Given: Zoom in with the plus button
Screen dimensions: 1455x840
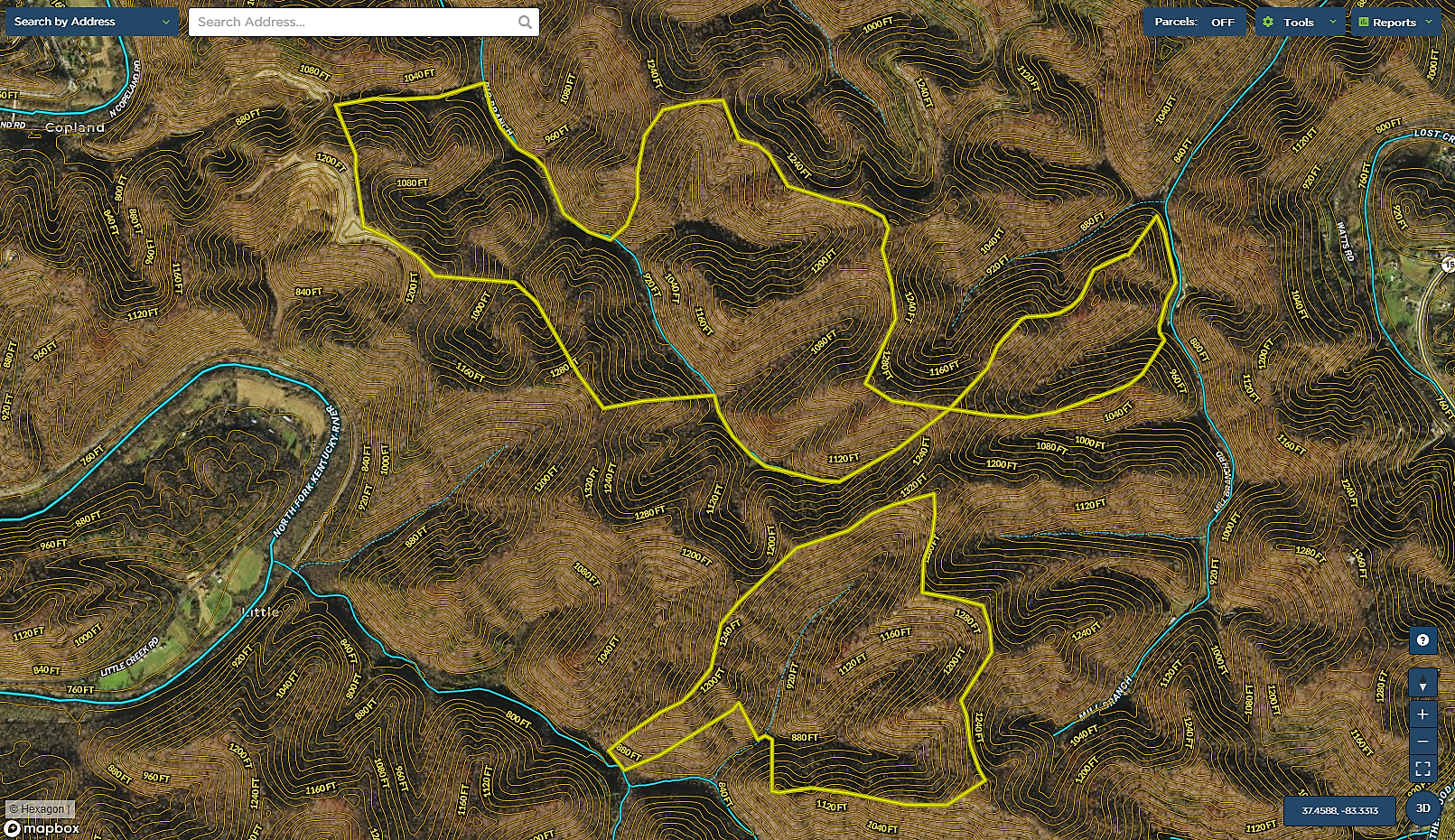Looking at the screenshot, I should (x=1422, y=714).
